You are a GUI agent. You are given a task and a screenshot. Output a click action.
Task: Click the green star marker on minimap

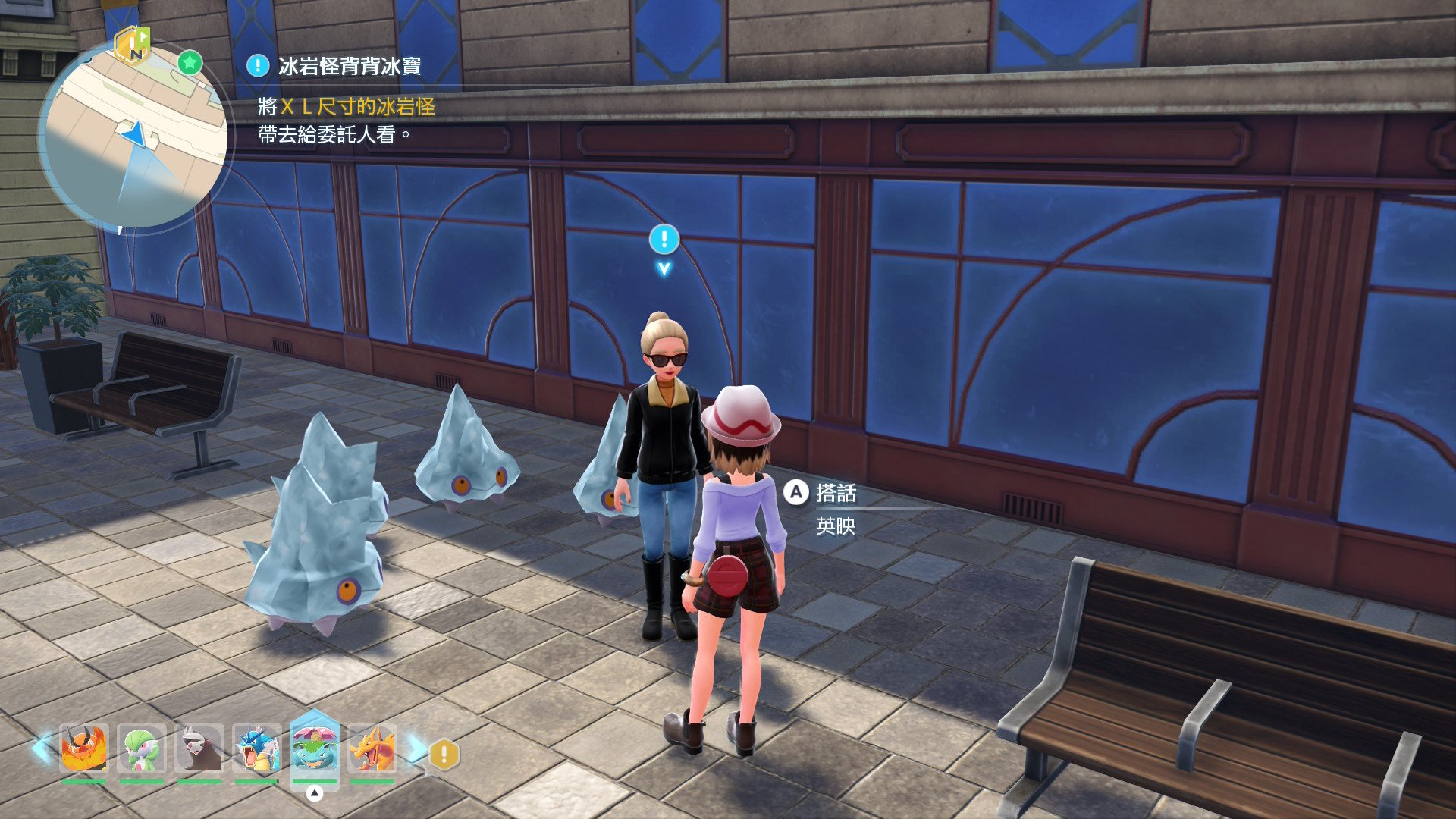(x=190, y=62)
